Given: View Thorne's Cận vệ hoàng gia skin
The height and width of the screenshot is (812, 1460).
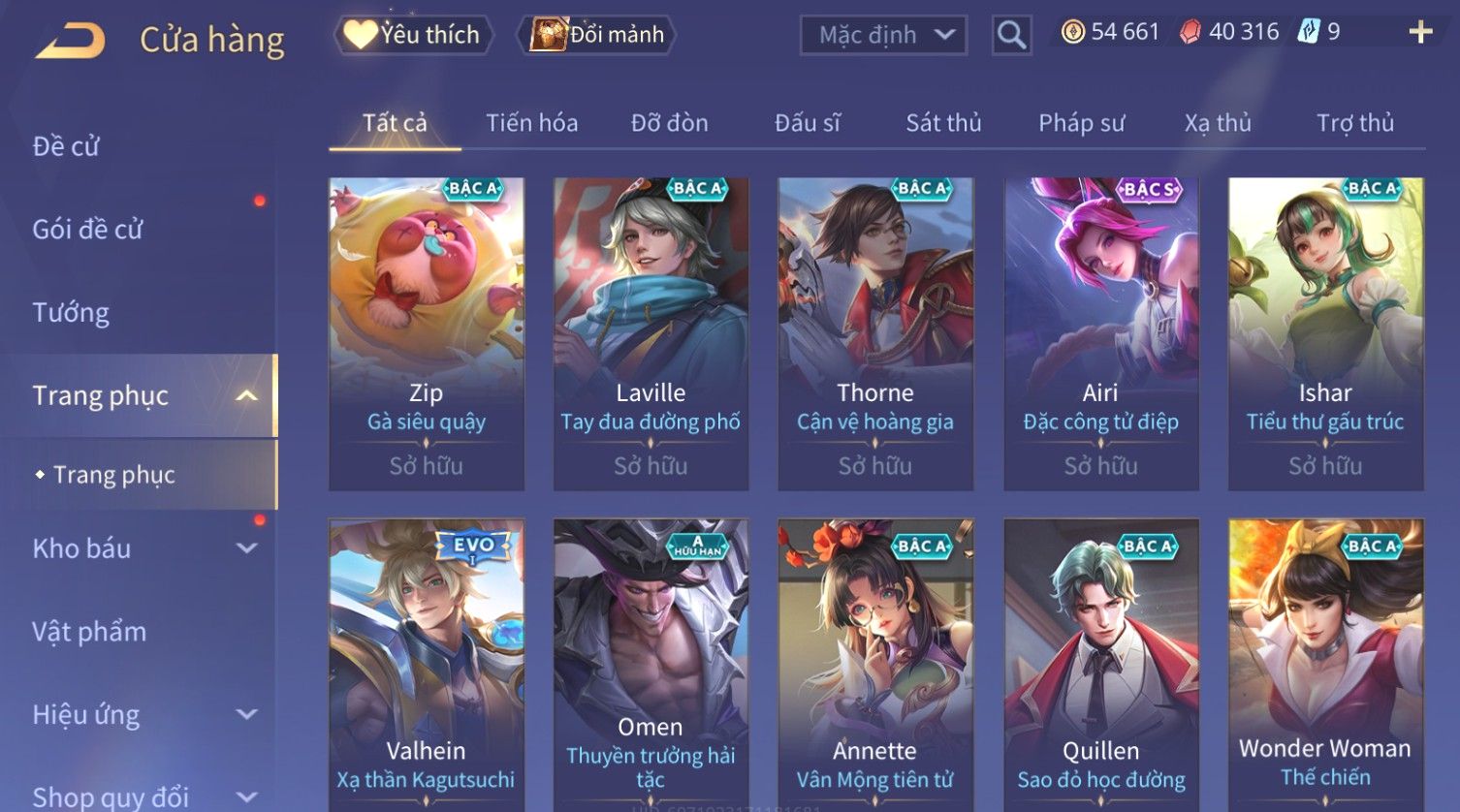Looking at the screenshot, I should click(x=875, y=332).
